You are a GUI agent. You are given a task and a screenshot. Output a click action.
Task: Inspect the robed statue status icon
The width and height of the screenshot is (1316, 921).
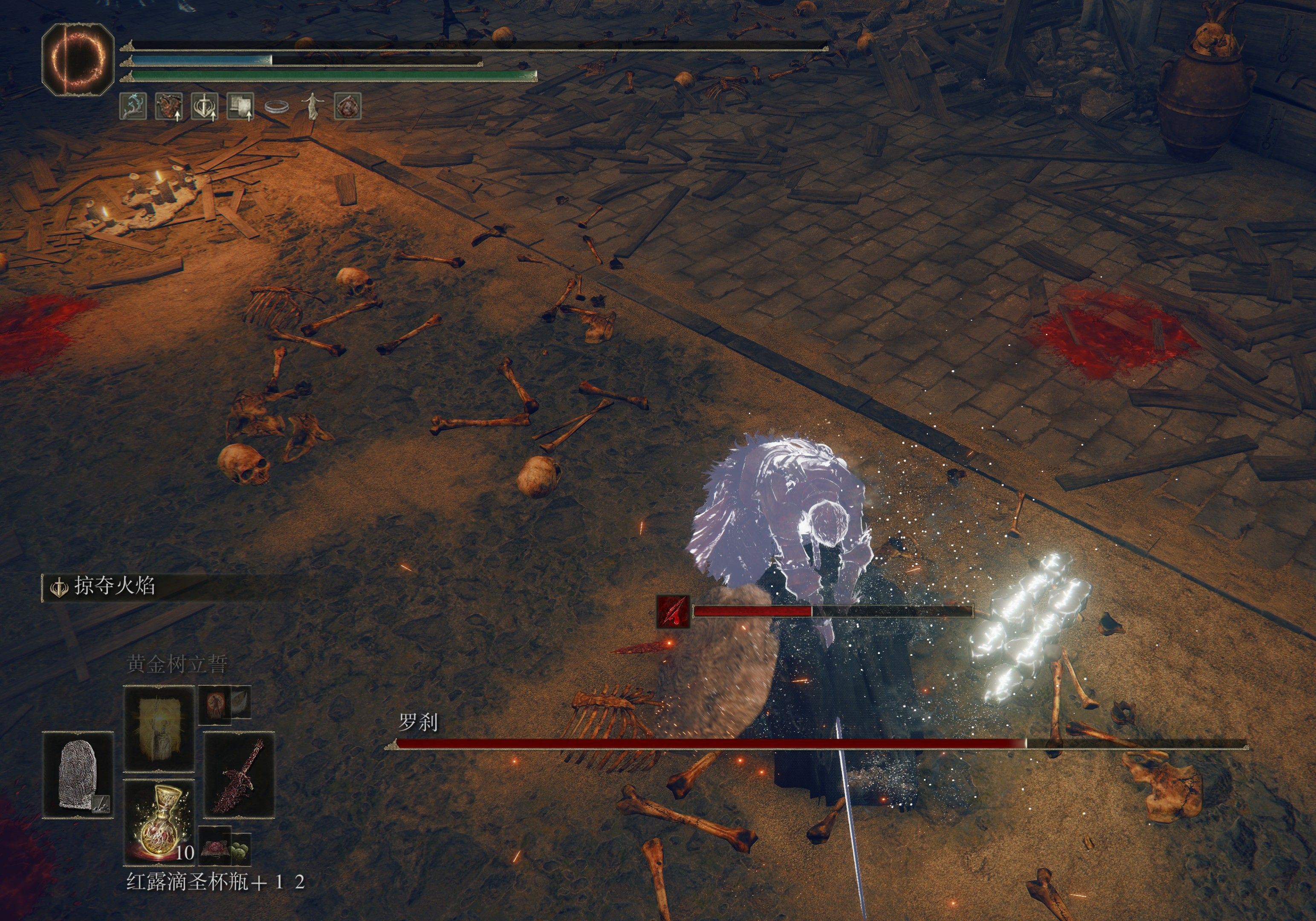pos(312,107)
